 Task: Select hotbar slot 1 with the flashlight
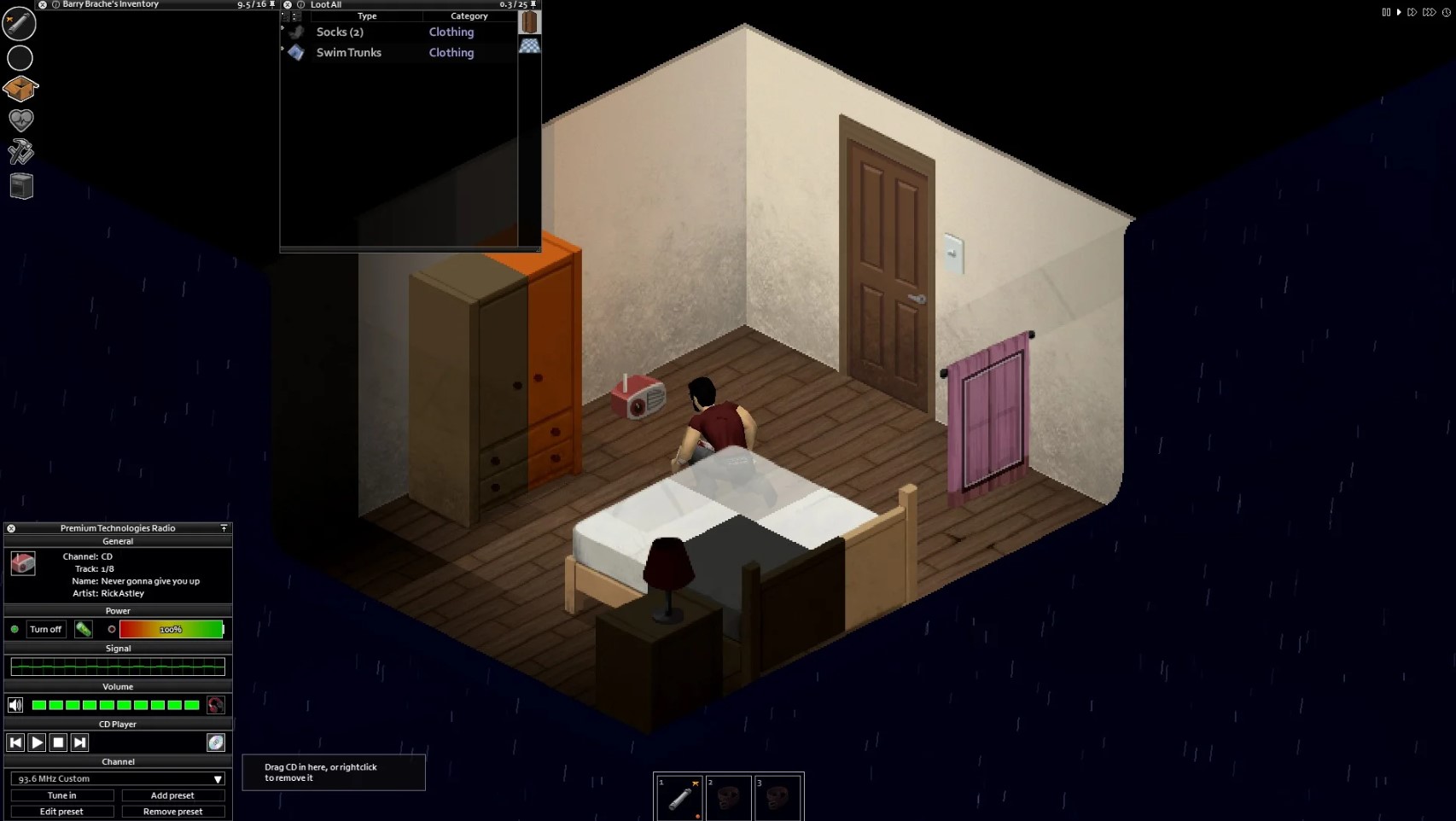678,797
